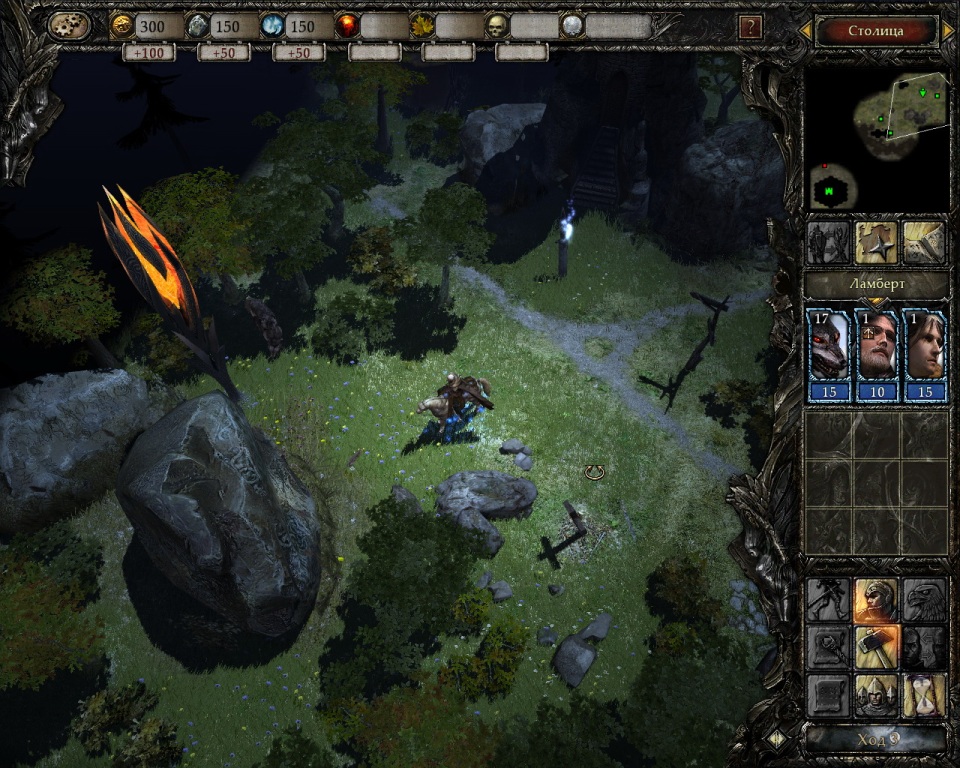Click the Ламберт hero name bar
This screenshot has width=960, height=768.
[x=877, y=285]
